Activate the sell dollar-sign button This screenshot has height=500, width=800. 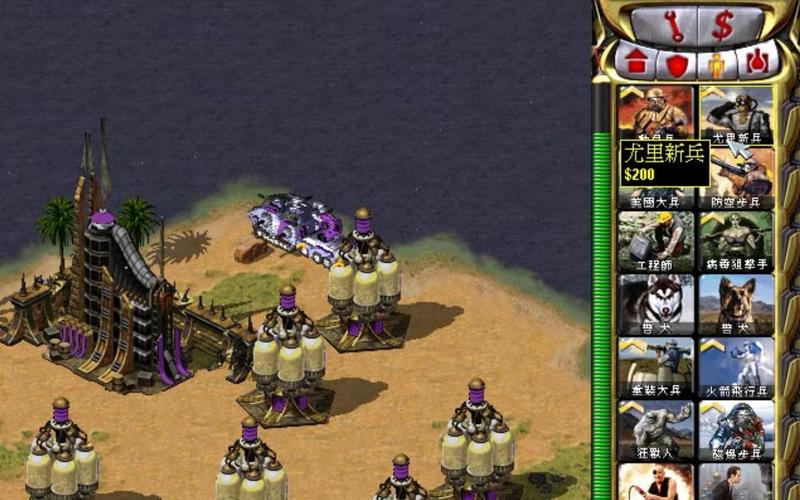pyautogui.click(x=722, y=24)
